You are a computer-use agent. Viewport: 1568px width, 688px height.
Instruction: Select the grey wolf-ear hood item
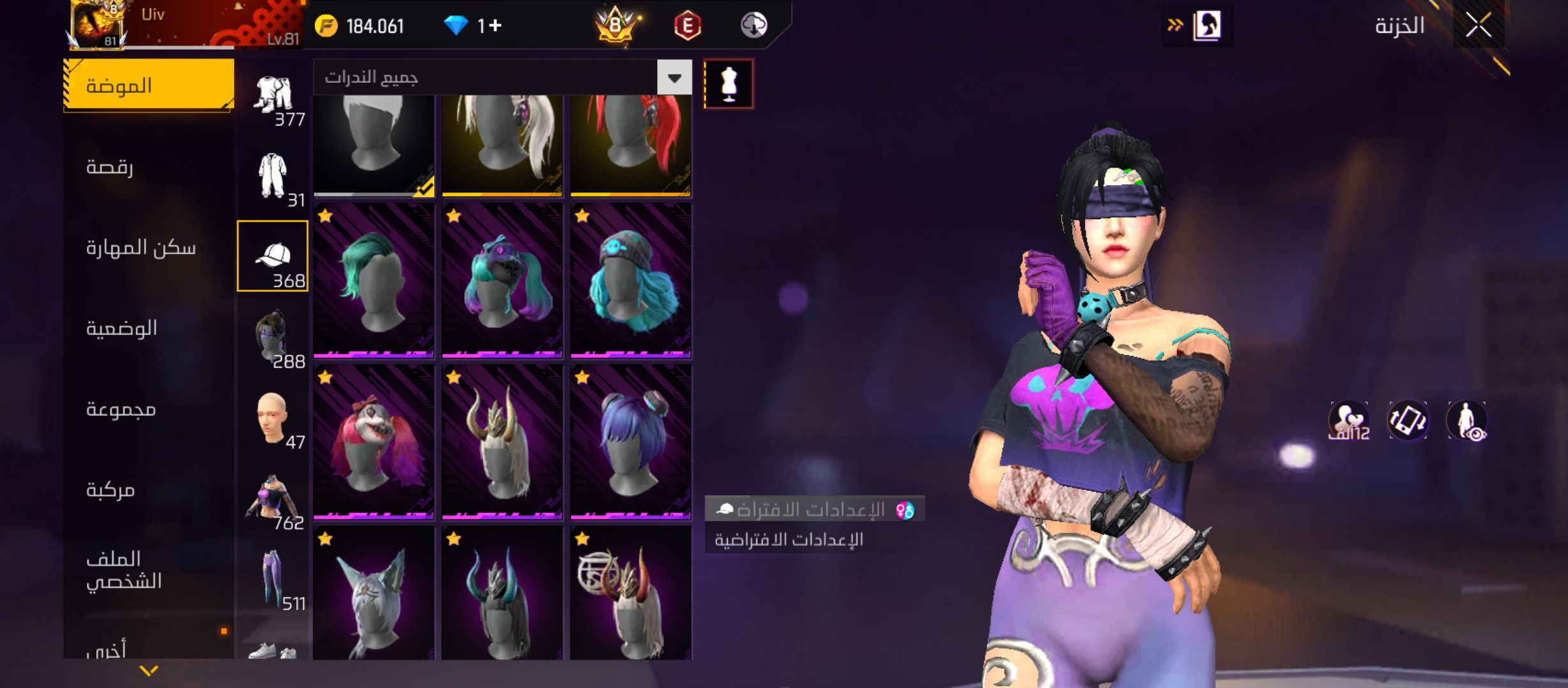(374, 594)
